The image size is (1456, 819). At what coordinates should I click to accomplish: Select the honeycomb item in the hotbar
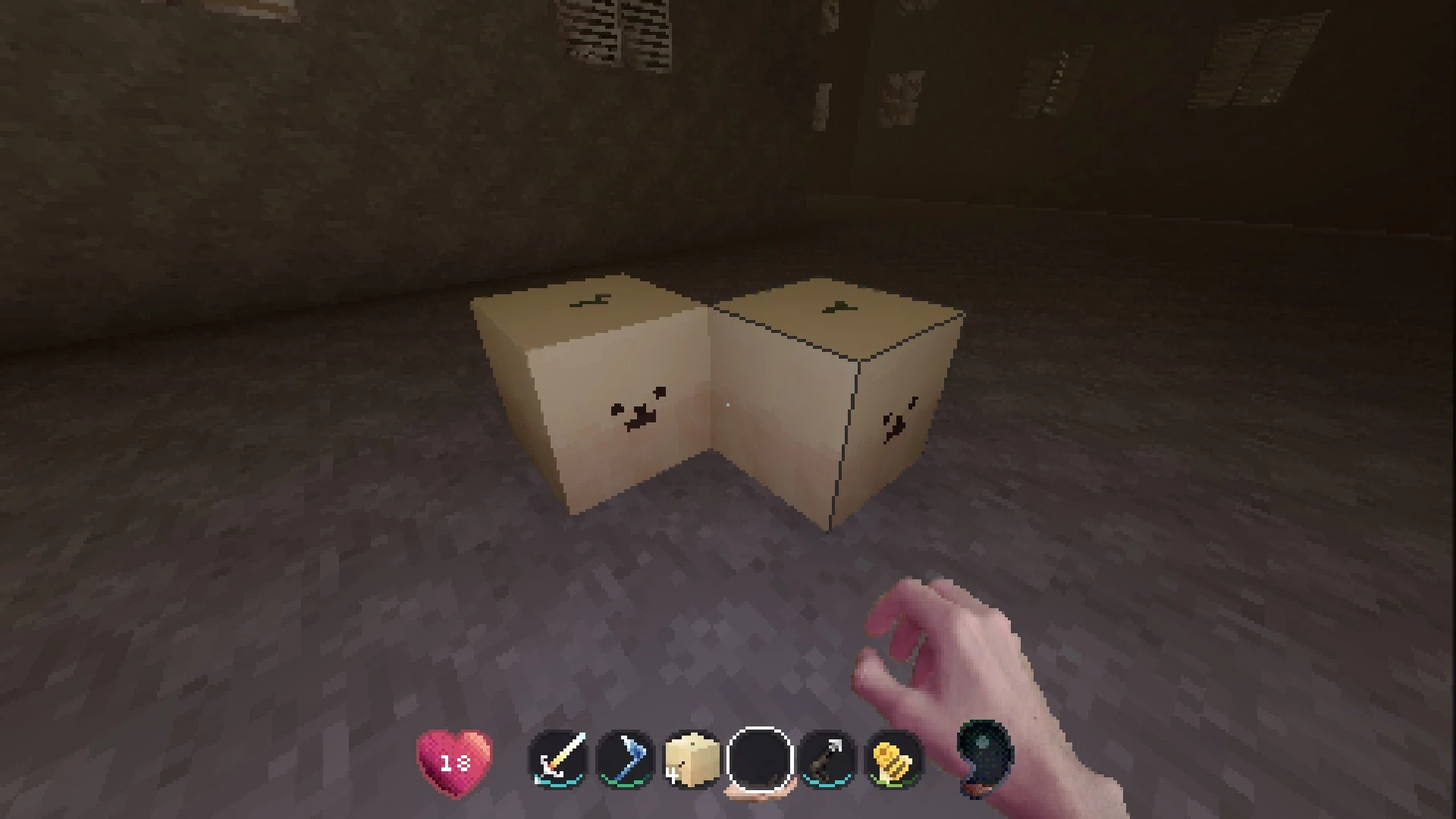(891, 761)
